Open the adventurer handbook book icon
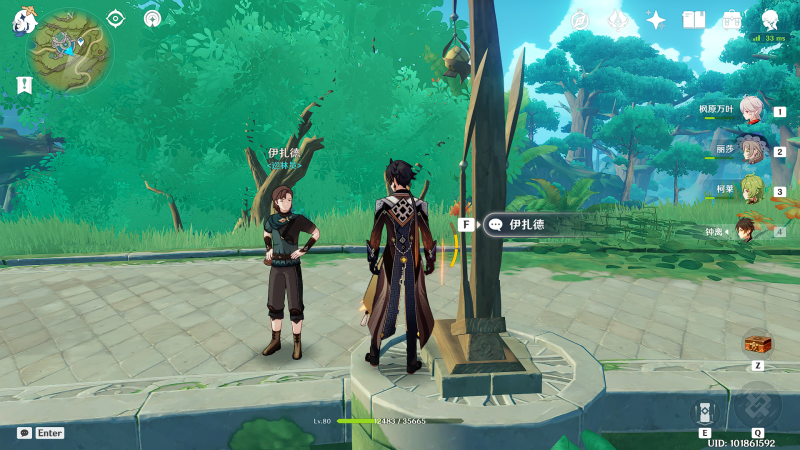The image size is (800, 450). point(694,20)
